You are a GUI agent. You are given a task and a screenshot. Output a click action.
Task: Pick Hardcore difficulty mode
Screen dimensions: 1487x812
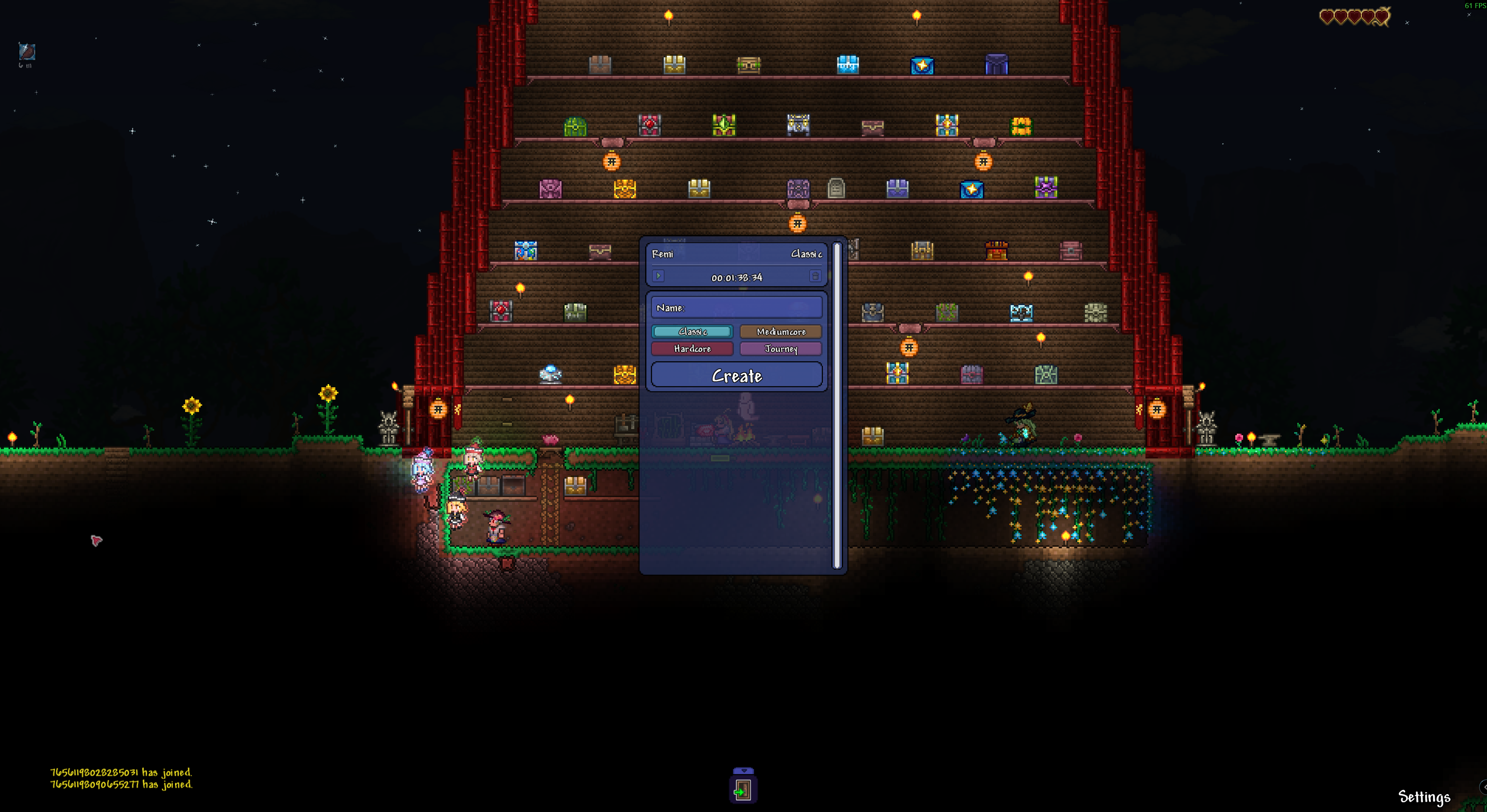(692, 348)
